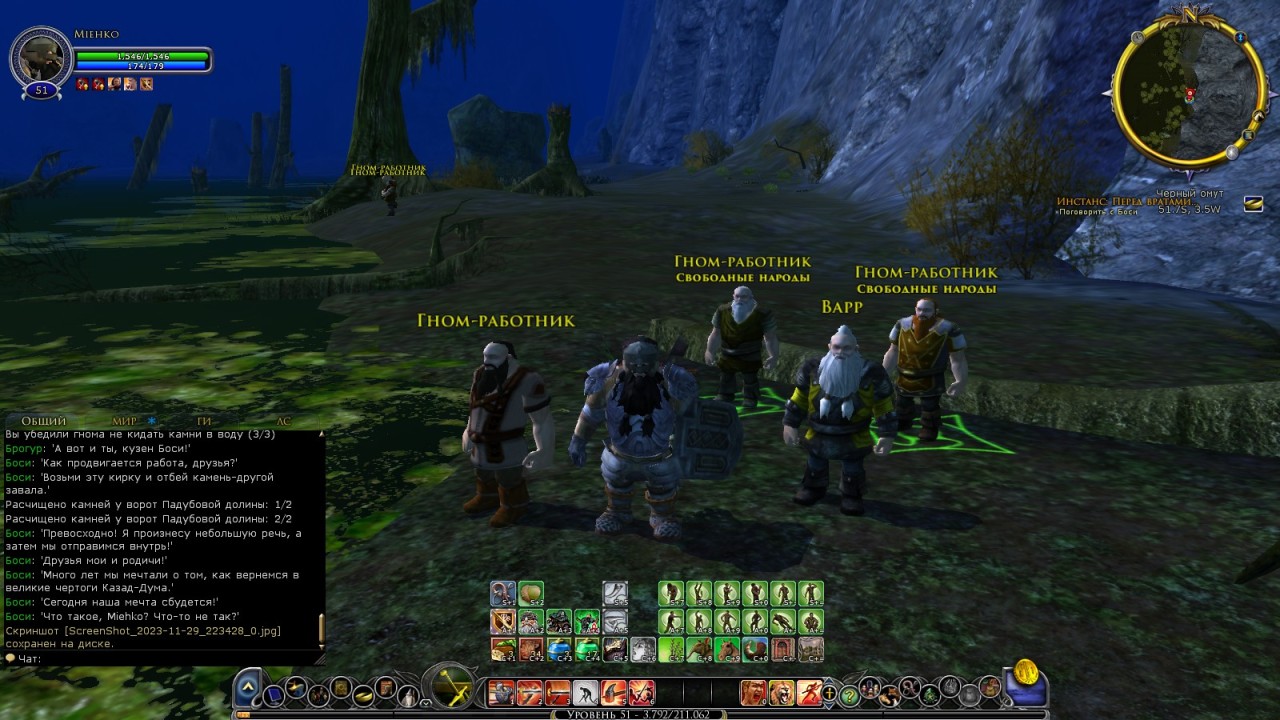Switch to the ЛС chat tab

[x=284, y=422]
